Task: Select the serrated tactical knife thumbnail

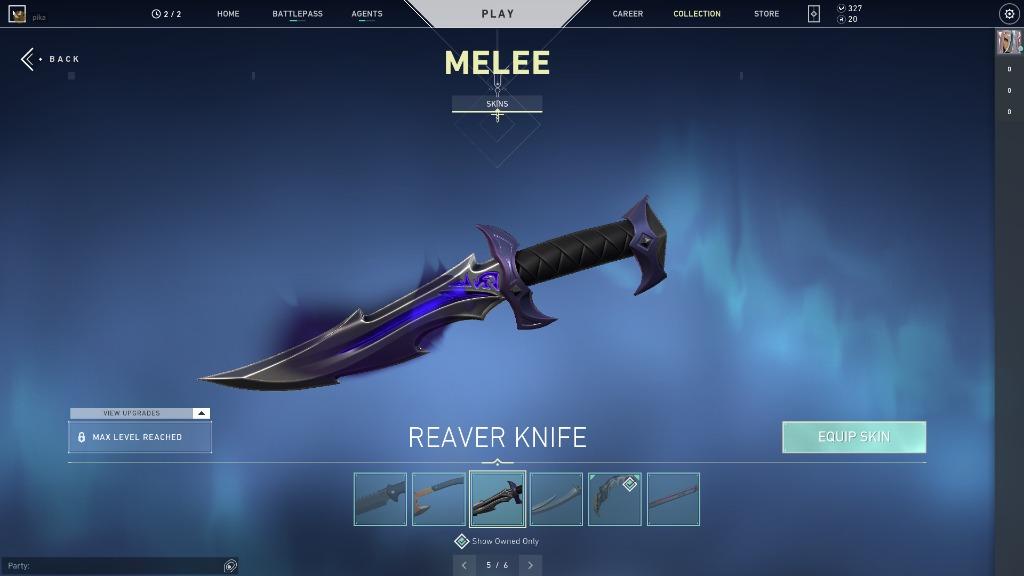Action: point(380,499)
